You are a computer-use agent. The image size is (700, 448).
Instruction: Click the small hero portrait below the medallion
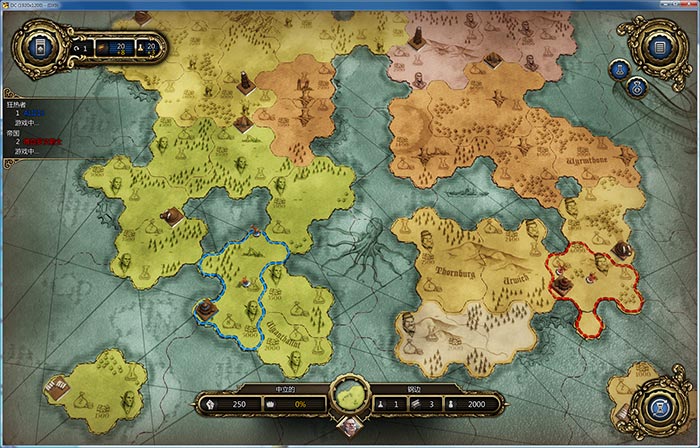tap(350, 423)
